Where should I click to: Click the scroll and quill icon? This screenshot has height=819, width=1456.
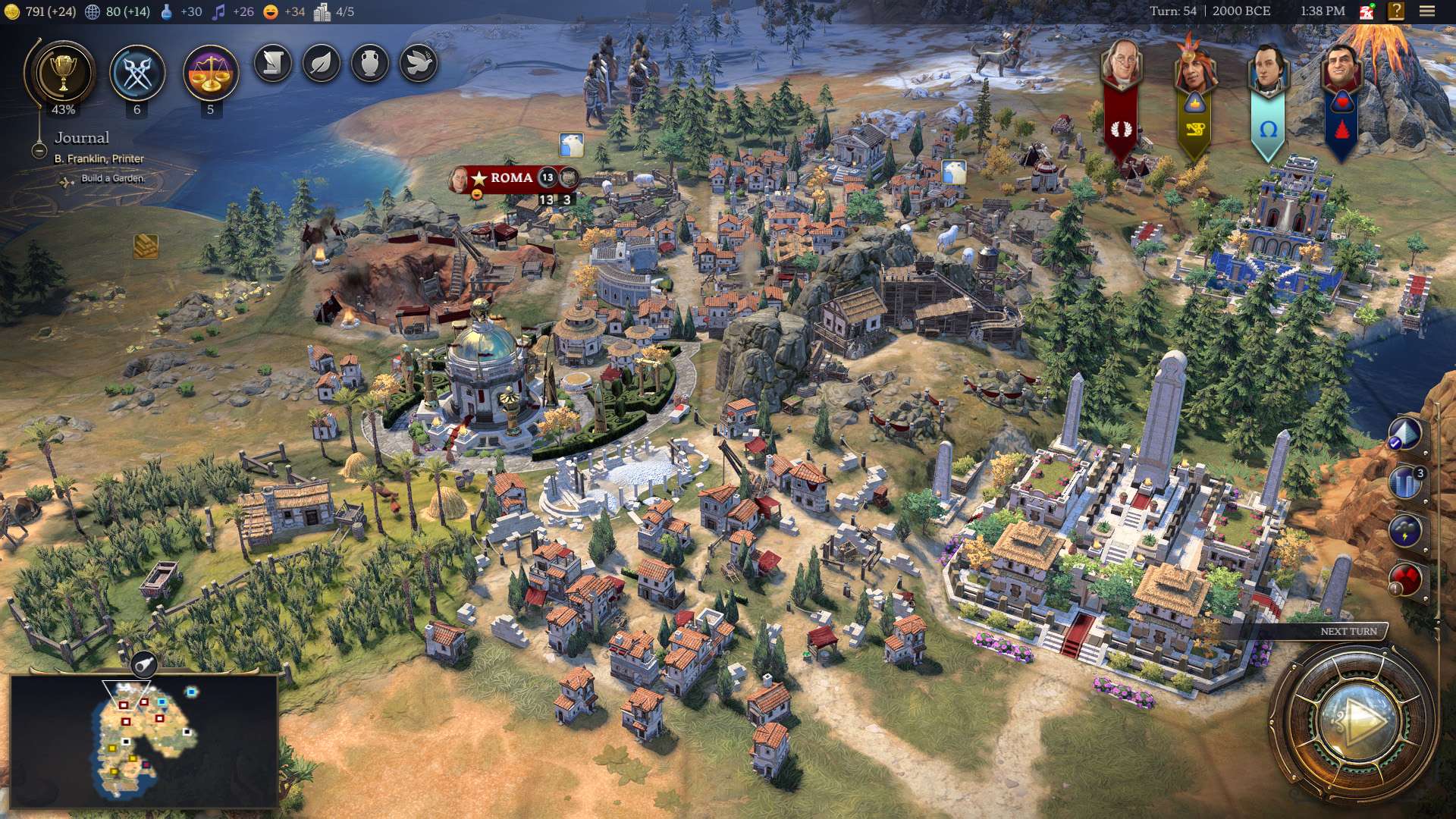(x=273, y=64)
